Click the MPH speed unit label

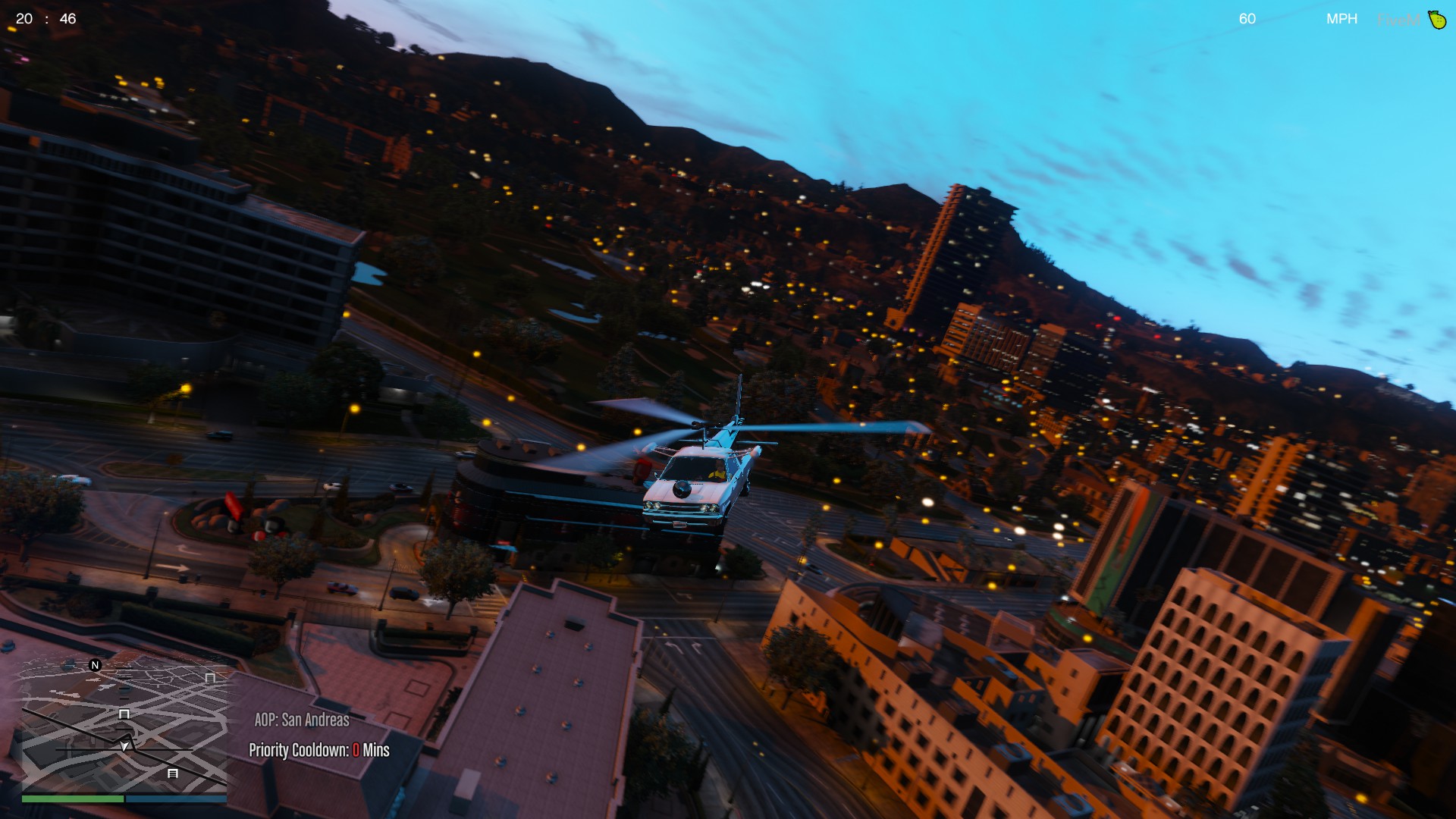pyautogui.click(x=1342, y=18)
